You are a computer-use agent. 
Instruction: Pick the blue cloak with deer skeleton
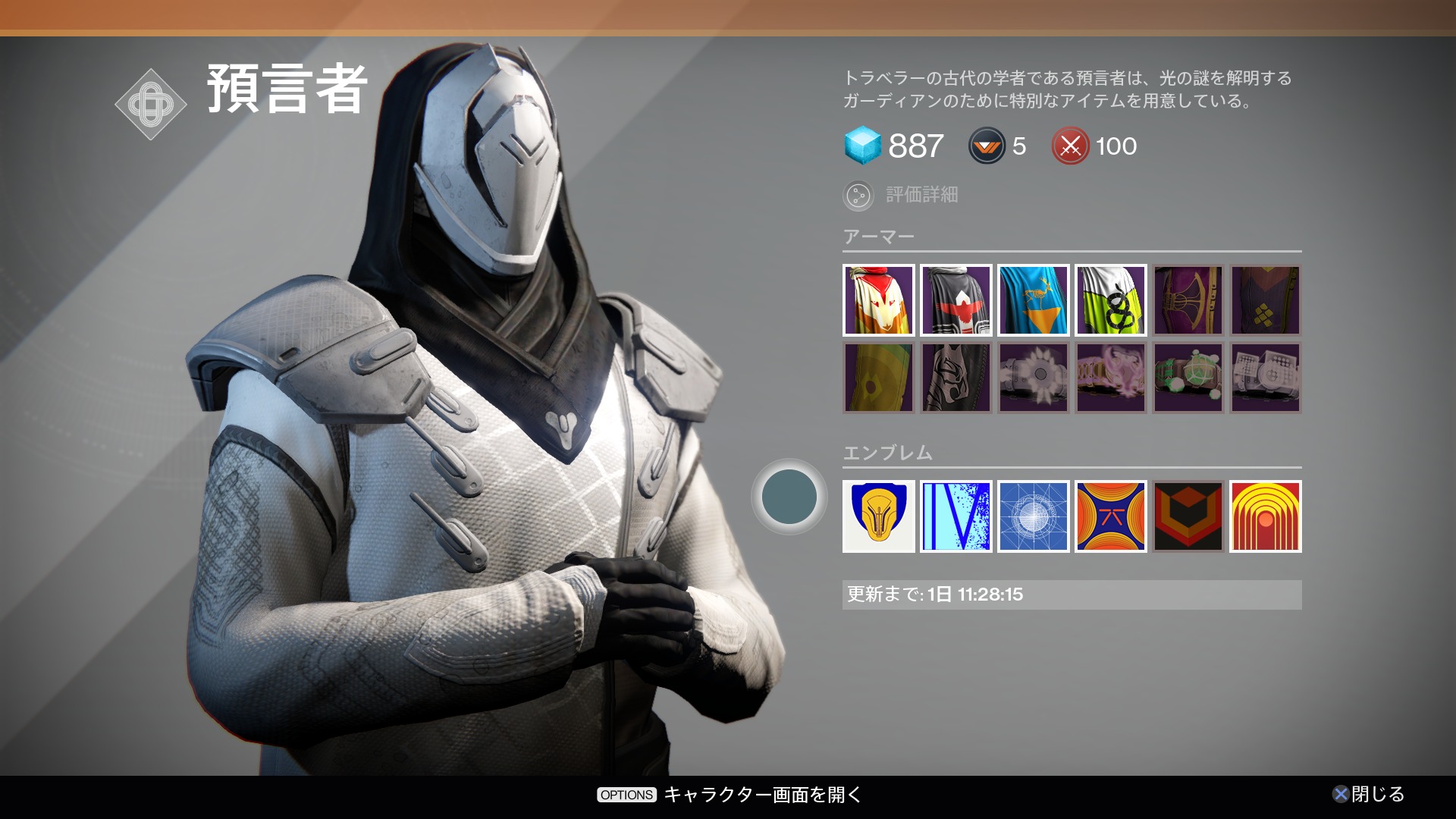(1033, 300)
